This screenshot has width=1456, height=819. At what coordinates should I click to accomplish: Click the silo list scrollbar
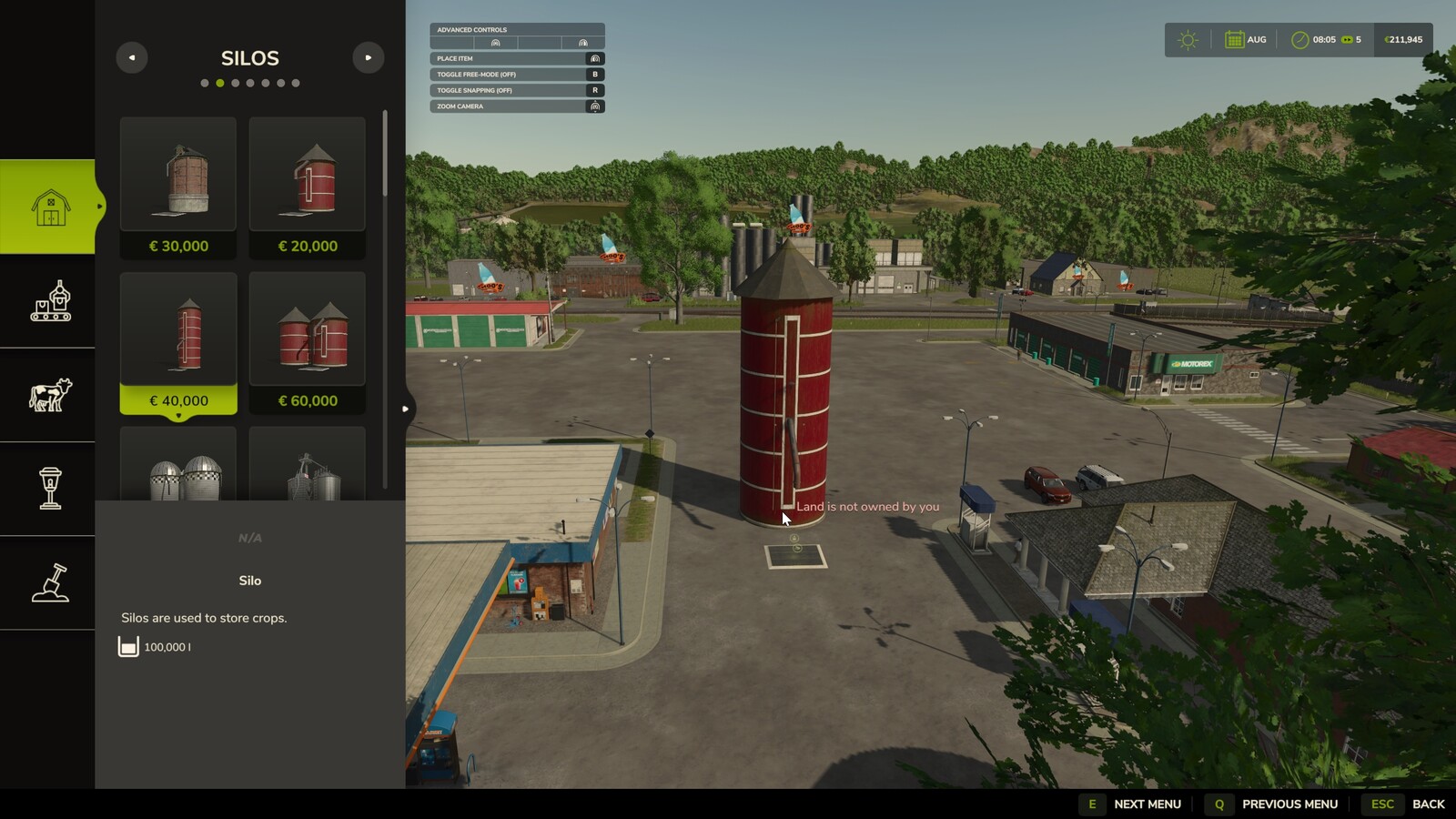pyautogui.click(x=385, y=155)
